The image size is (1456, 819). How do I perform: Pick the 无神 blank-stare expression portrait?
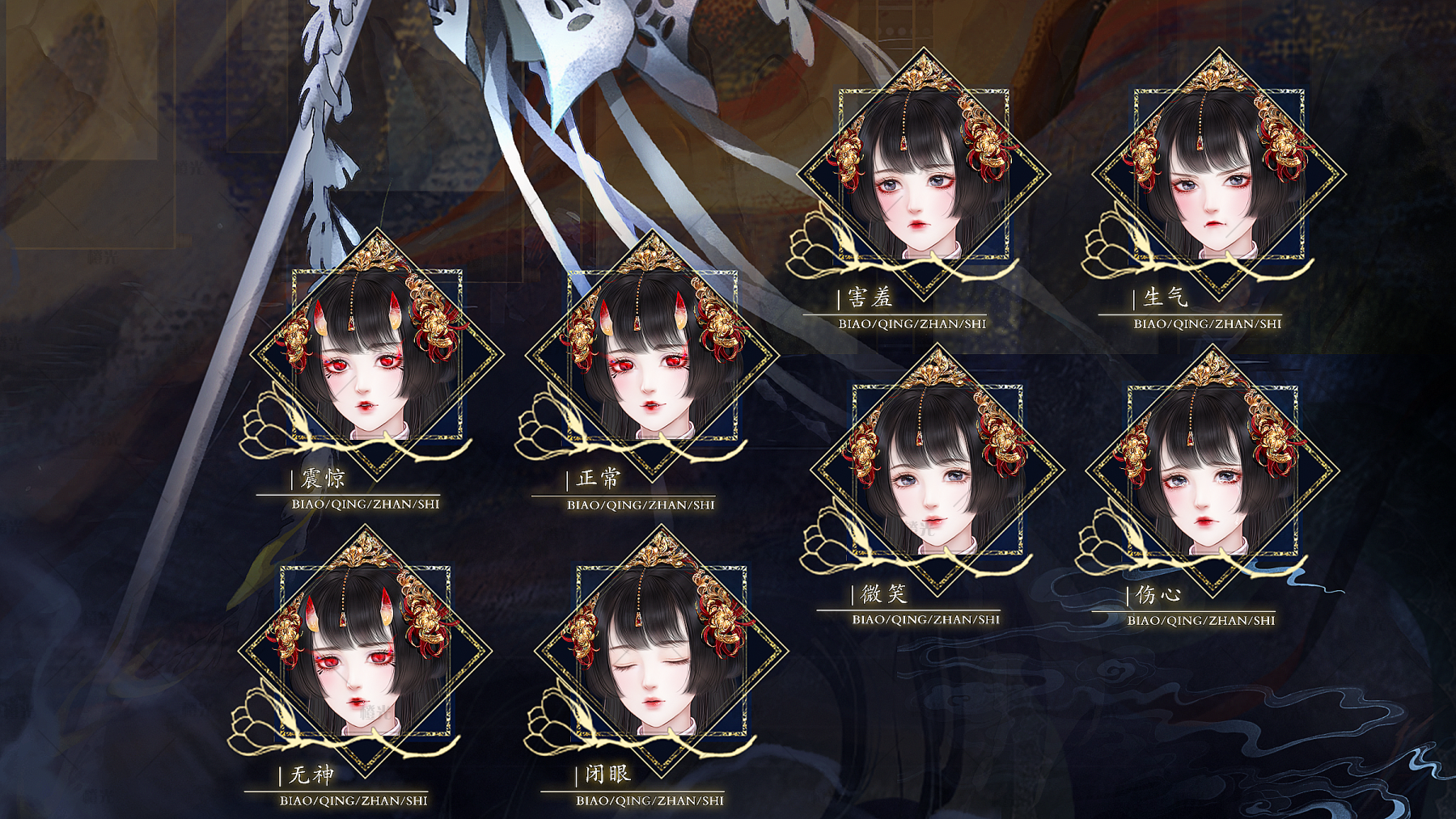365,651
